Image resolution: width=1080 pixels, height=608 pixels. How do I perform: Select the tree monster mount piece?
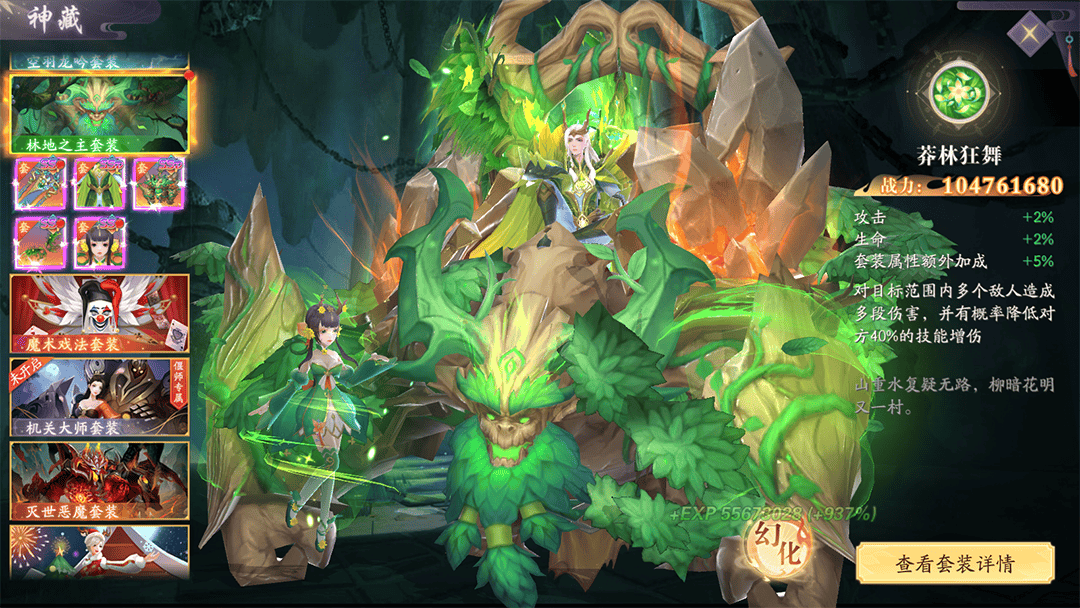158,184
